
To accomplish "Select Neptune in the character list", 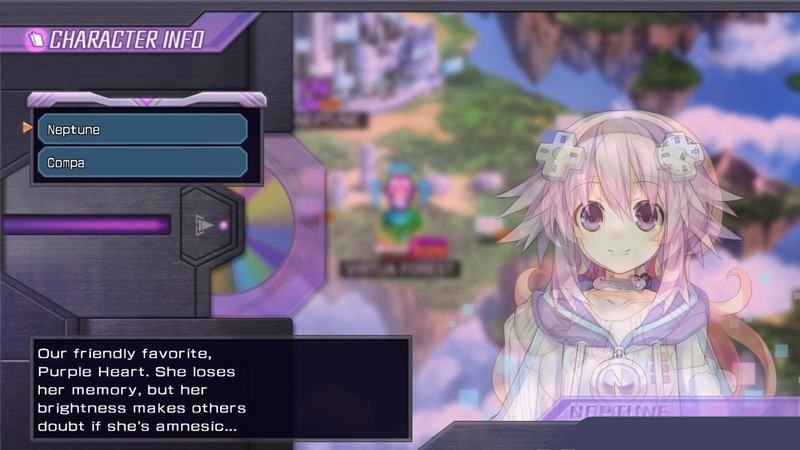I will coord(142,129).
